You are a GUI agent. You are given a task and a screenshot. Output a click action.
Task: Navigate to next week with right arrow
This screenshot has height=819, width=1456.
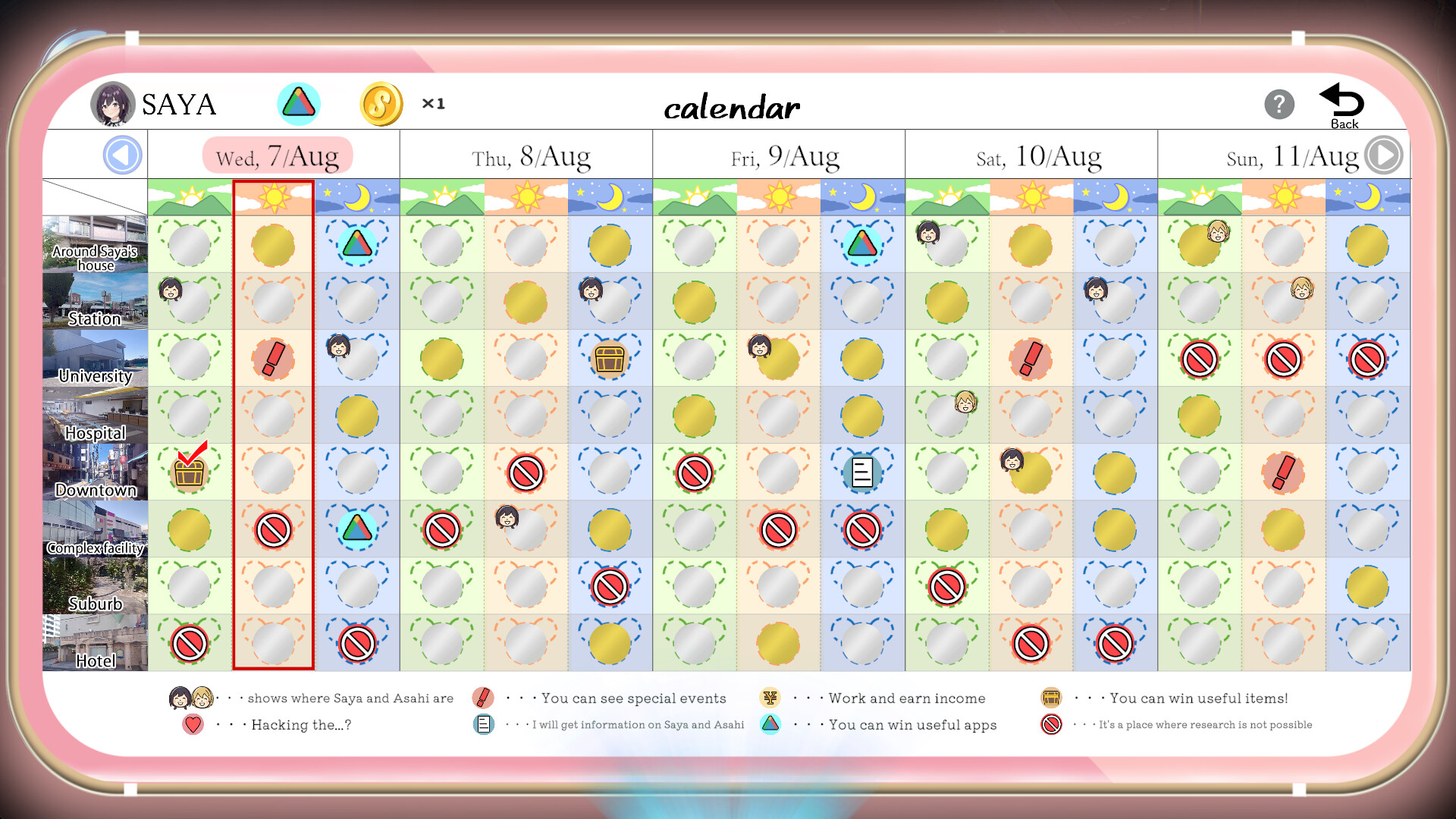click(1385, 154)
